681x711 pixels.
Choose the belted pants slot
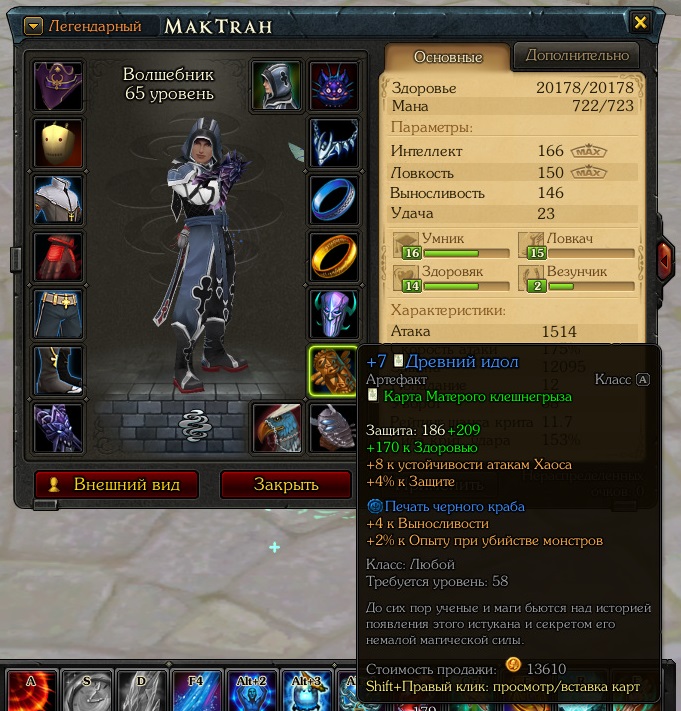coord(58,314)
